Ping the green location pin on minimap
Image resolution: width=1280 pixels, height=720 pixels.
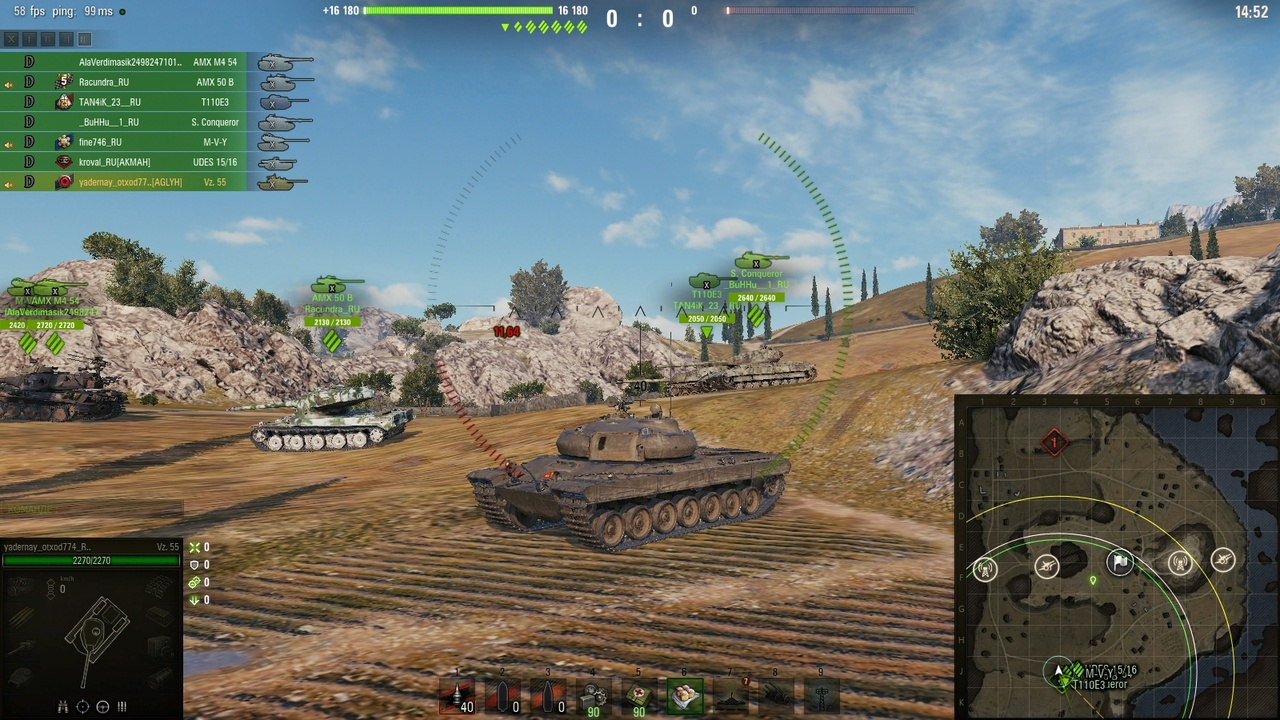[x=1093, y=580]
